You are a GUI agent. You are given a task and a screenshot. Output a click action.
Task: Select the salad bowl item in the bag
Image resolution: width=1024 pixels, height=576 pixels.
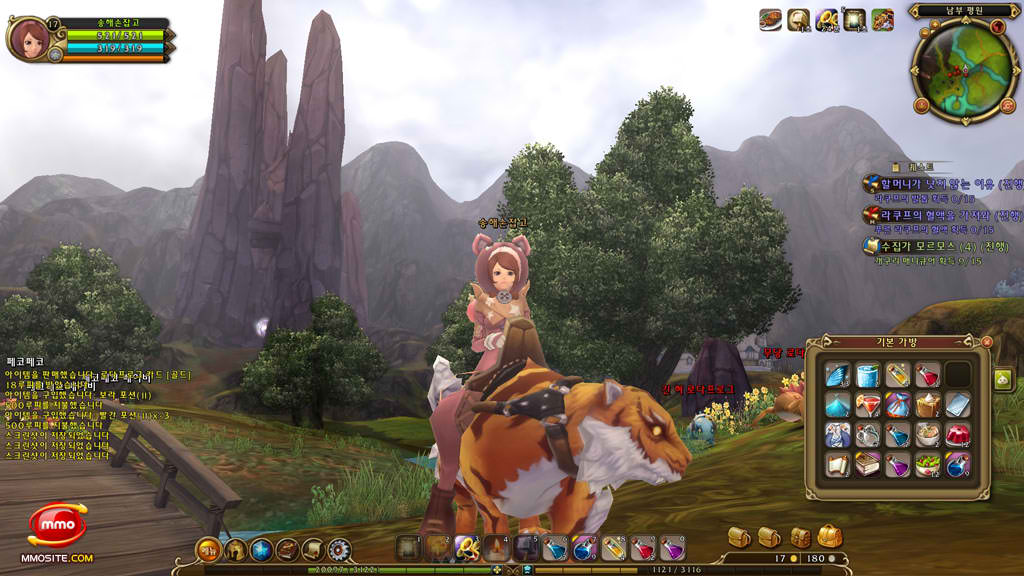[x=927, y=465]
